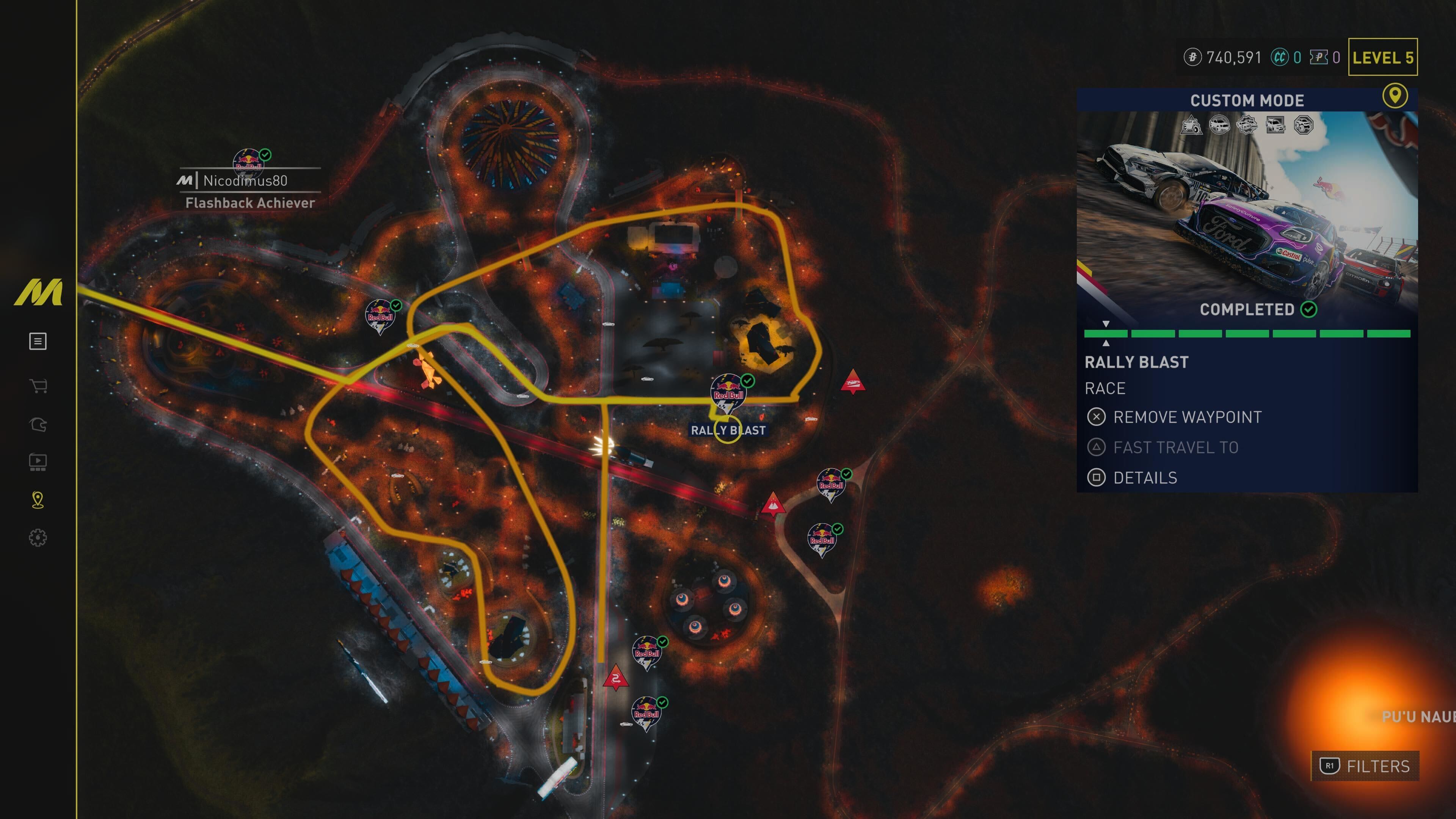Viewport: 1456px width, 819px height.
Task: Open the map Filters
Action: coord(1365,766)
